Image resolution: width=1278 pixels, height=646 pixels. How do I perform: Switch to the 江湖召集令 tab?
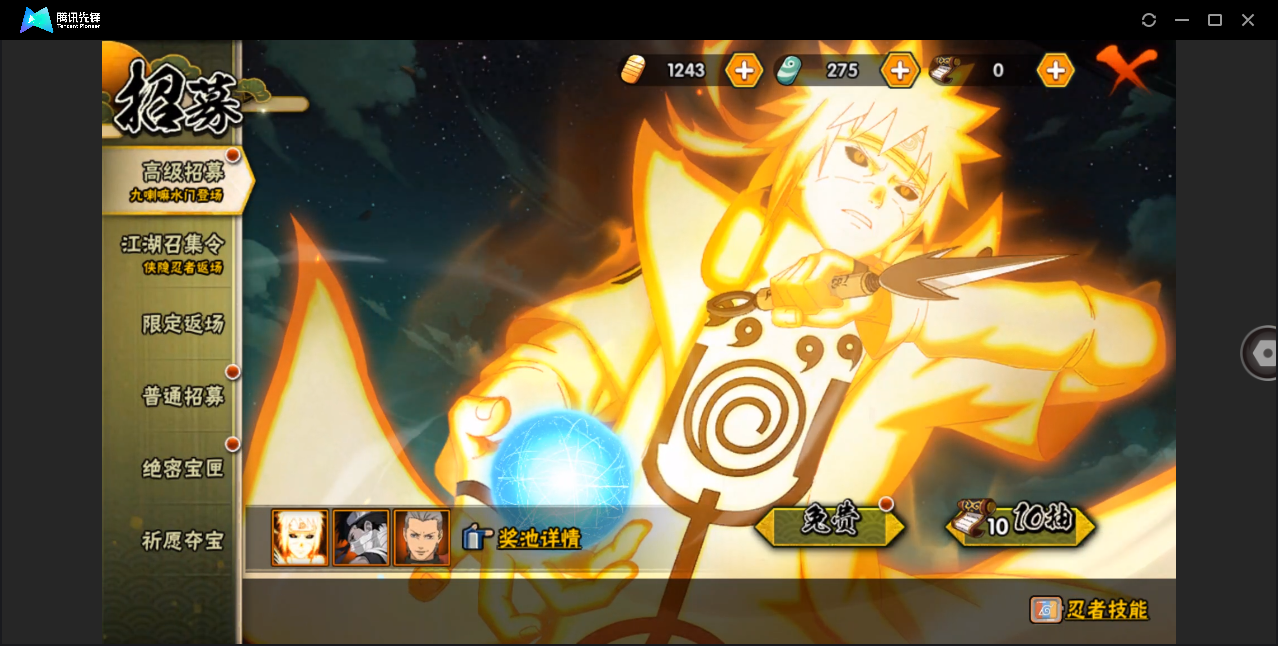click(x=173, y=252)
